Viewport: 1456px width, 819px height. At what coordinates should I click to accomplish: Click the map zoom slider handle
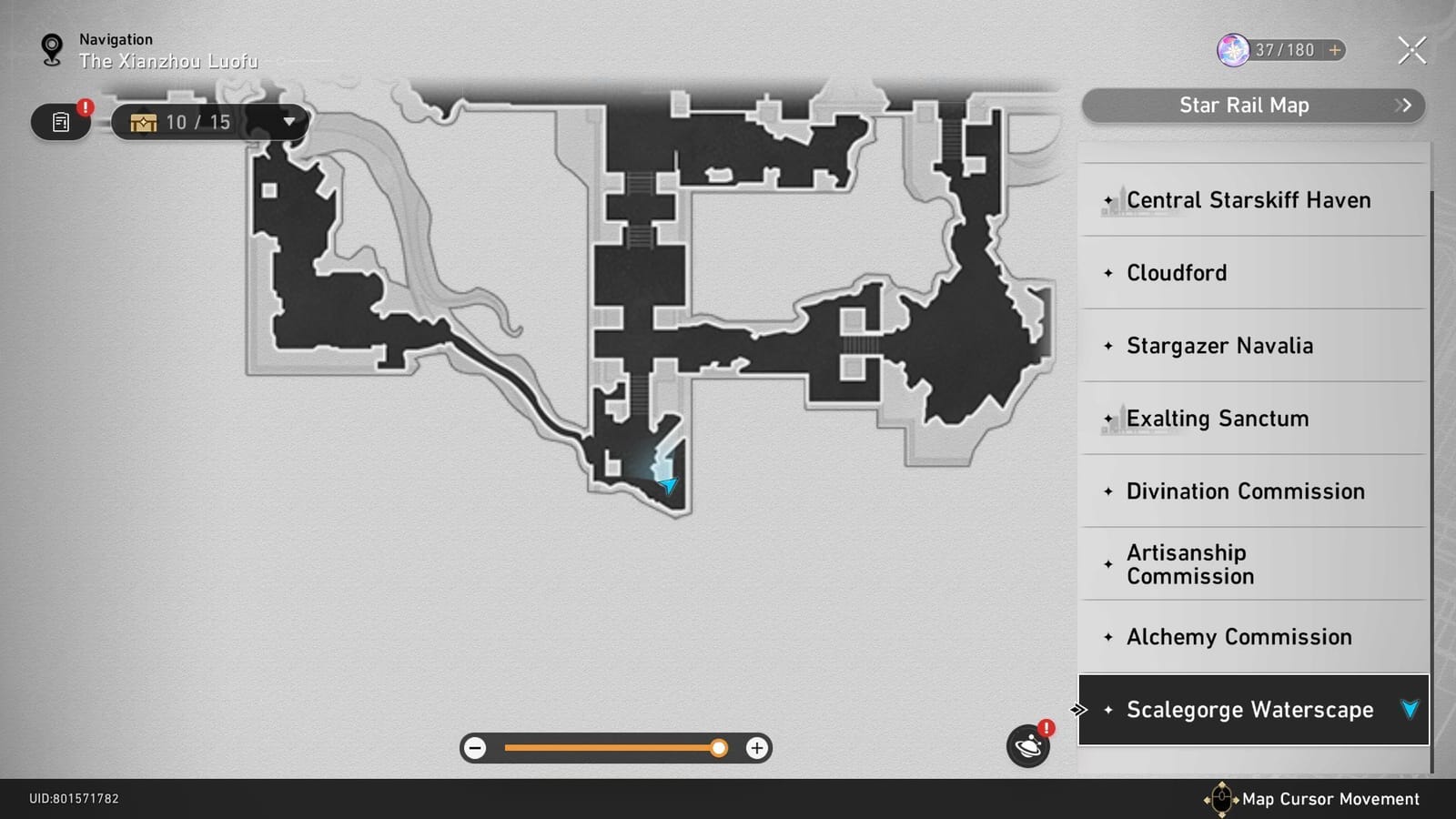720,748
